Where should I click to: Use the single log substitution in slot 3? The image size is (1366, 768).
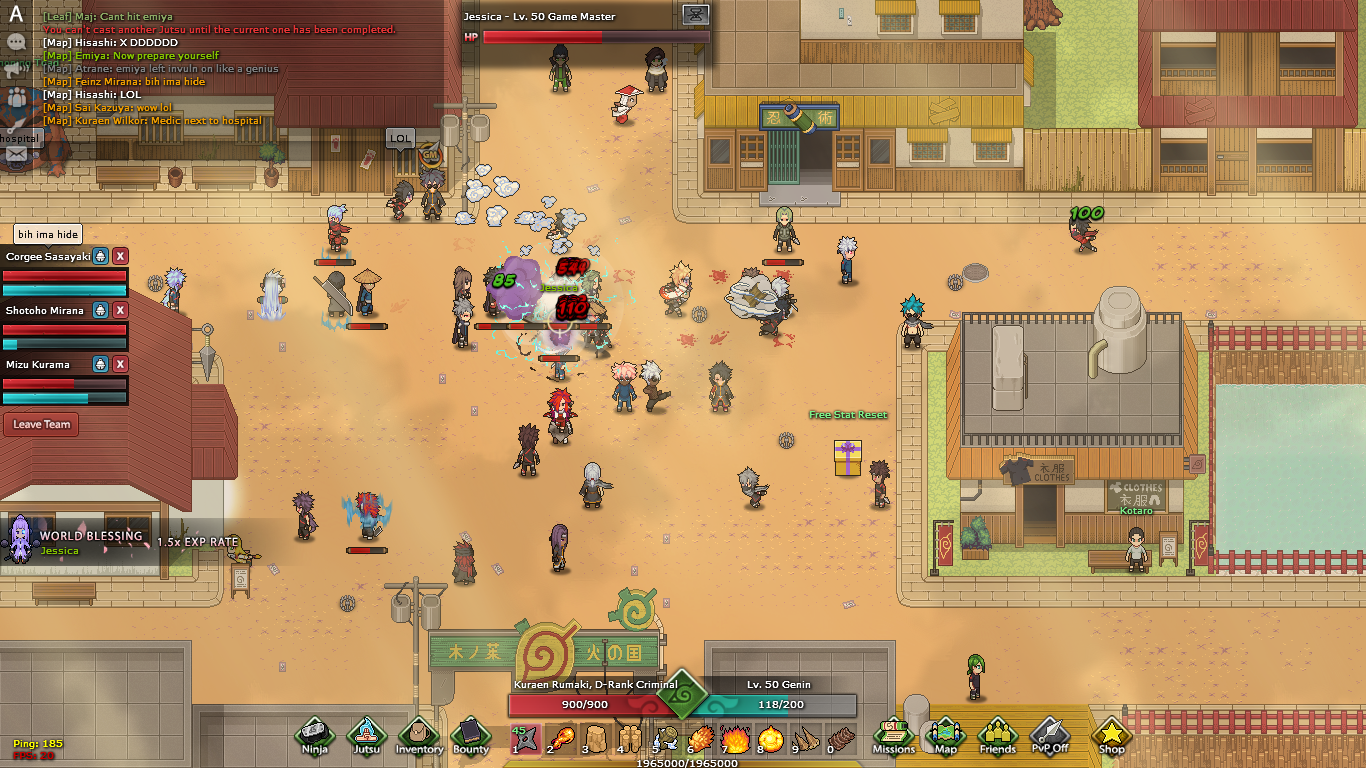tap(595, 739)
